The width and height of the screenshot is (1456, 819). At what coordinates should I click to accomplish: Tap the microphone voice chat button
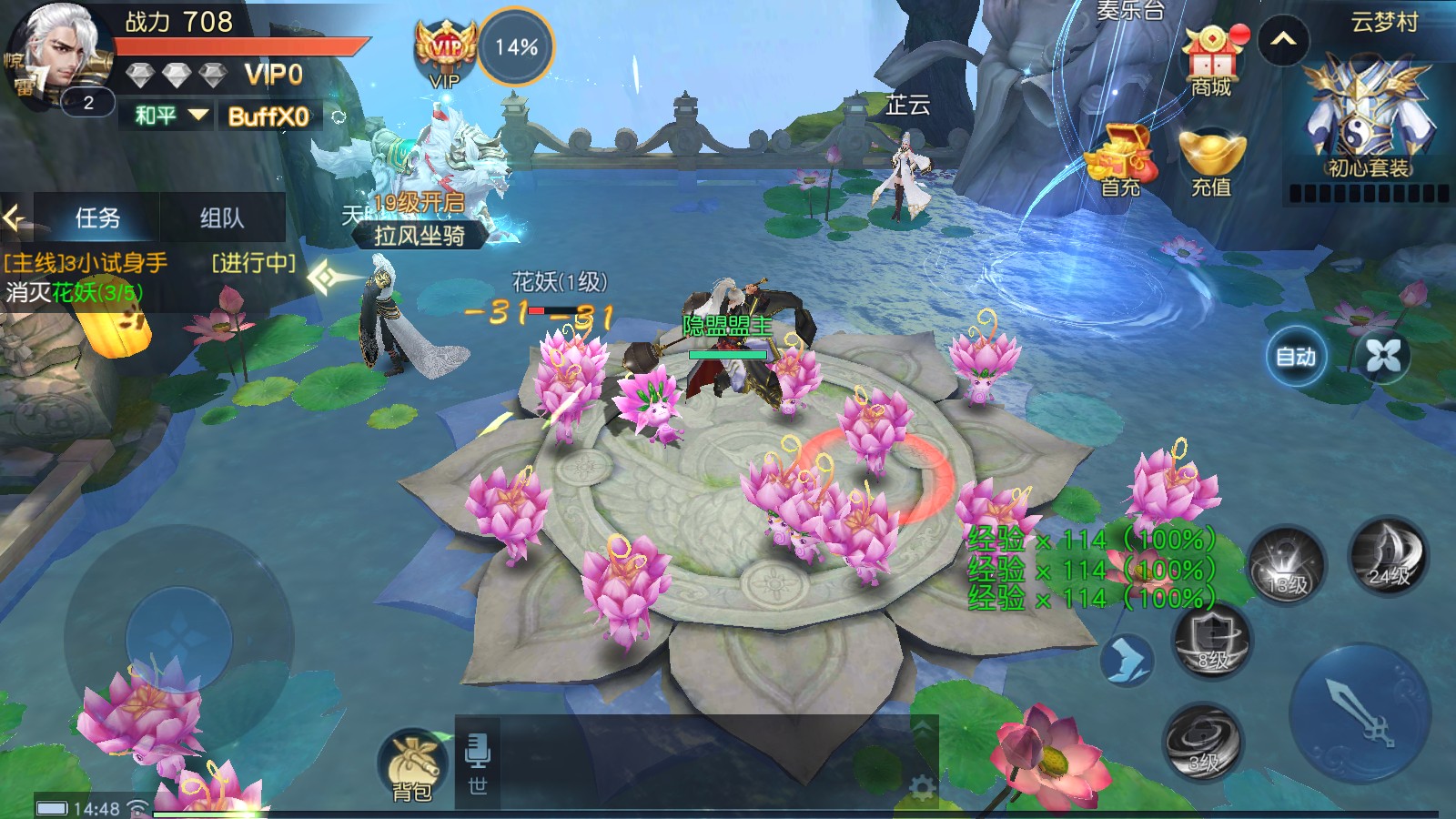tap(477, 752)
